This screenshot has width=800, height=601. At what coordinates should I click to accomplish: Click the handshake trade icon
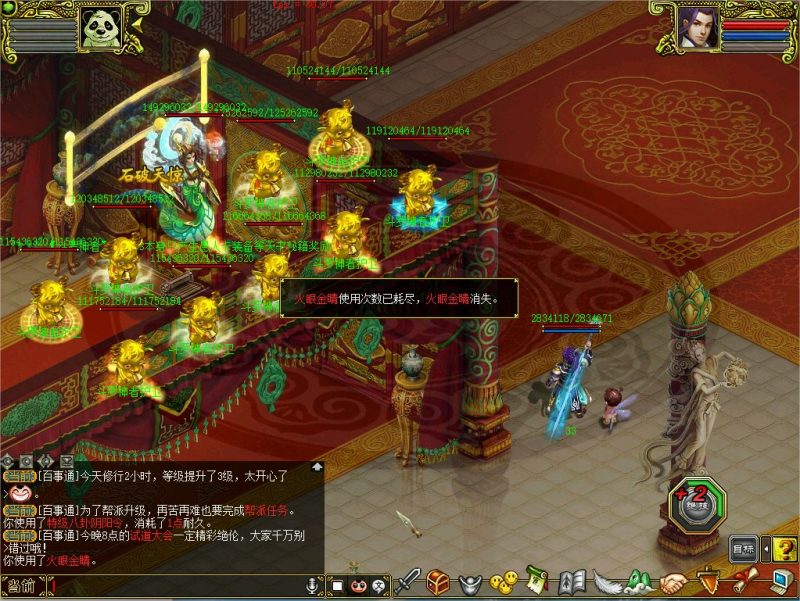click(x=675, y=582)
